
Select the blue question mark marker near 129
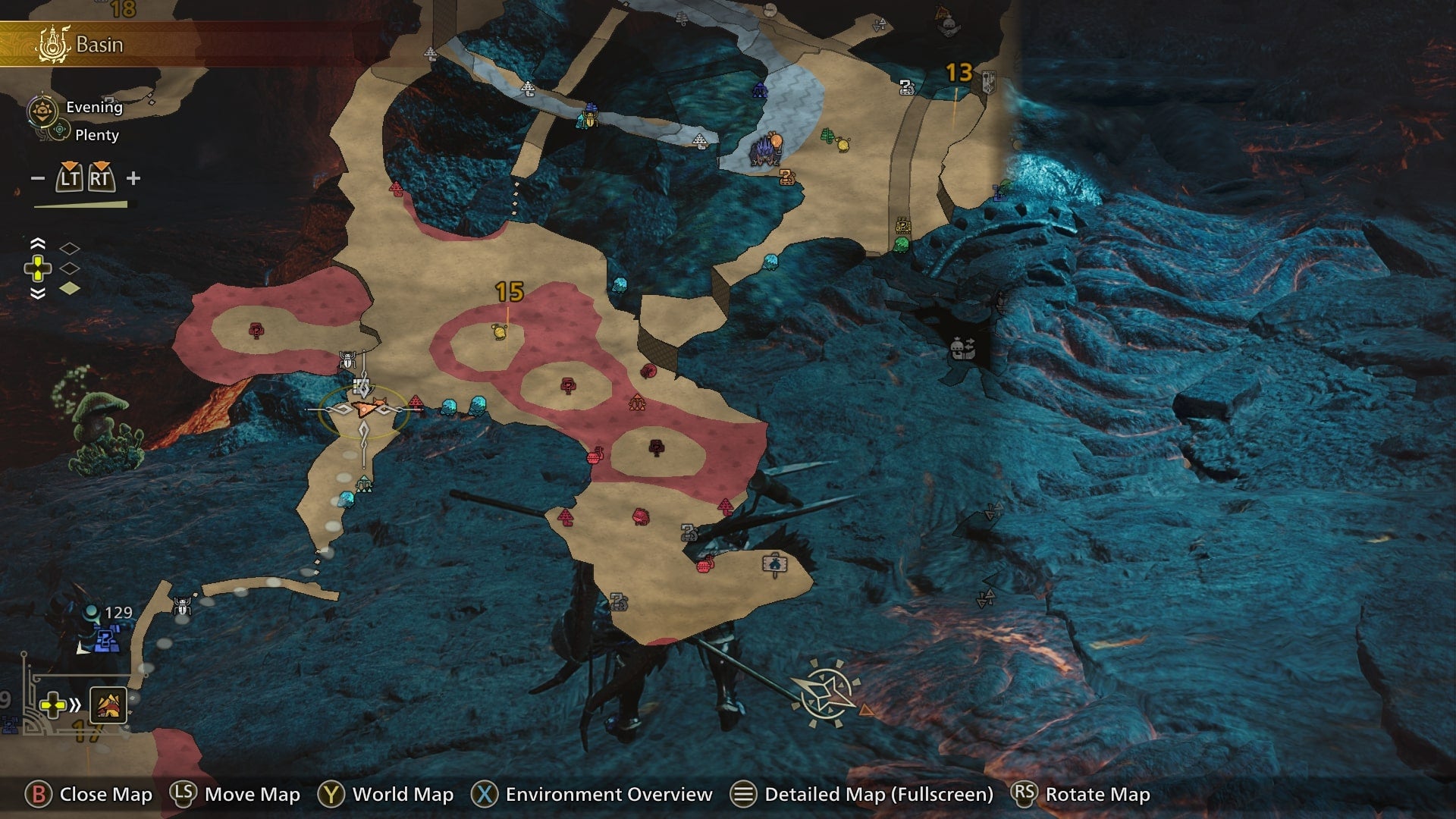point(106,642)
